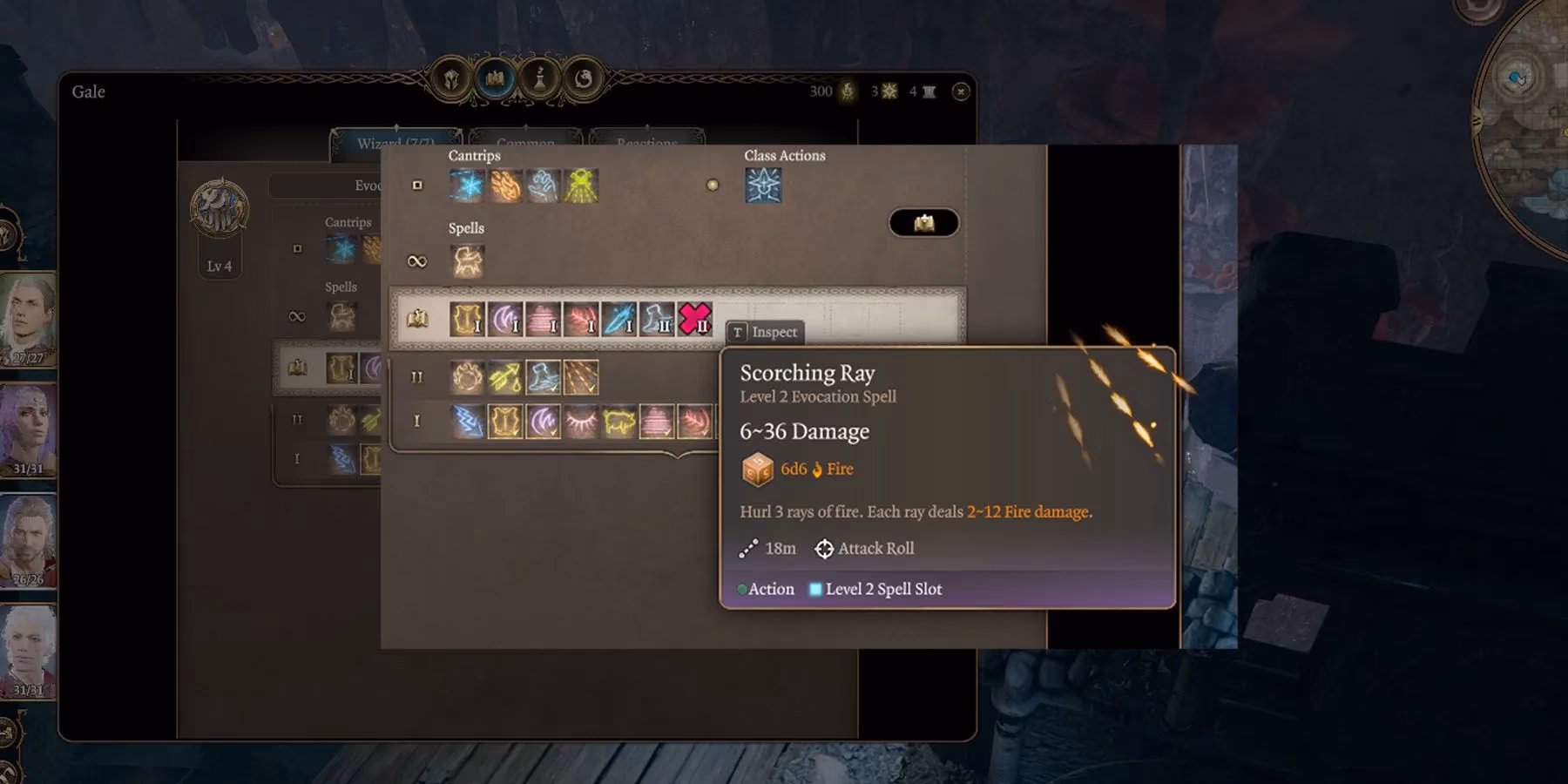The image size is (1568, 784).
Task: Click the Inspect button
Action: pos(766,332)
